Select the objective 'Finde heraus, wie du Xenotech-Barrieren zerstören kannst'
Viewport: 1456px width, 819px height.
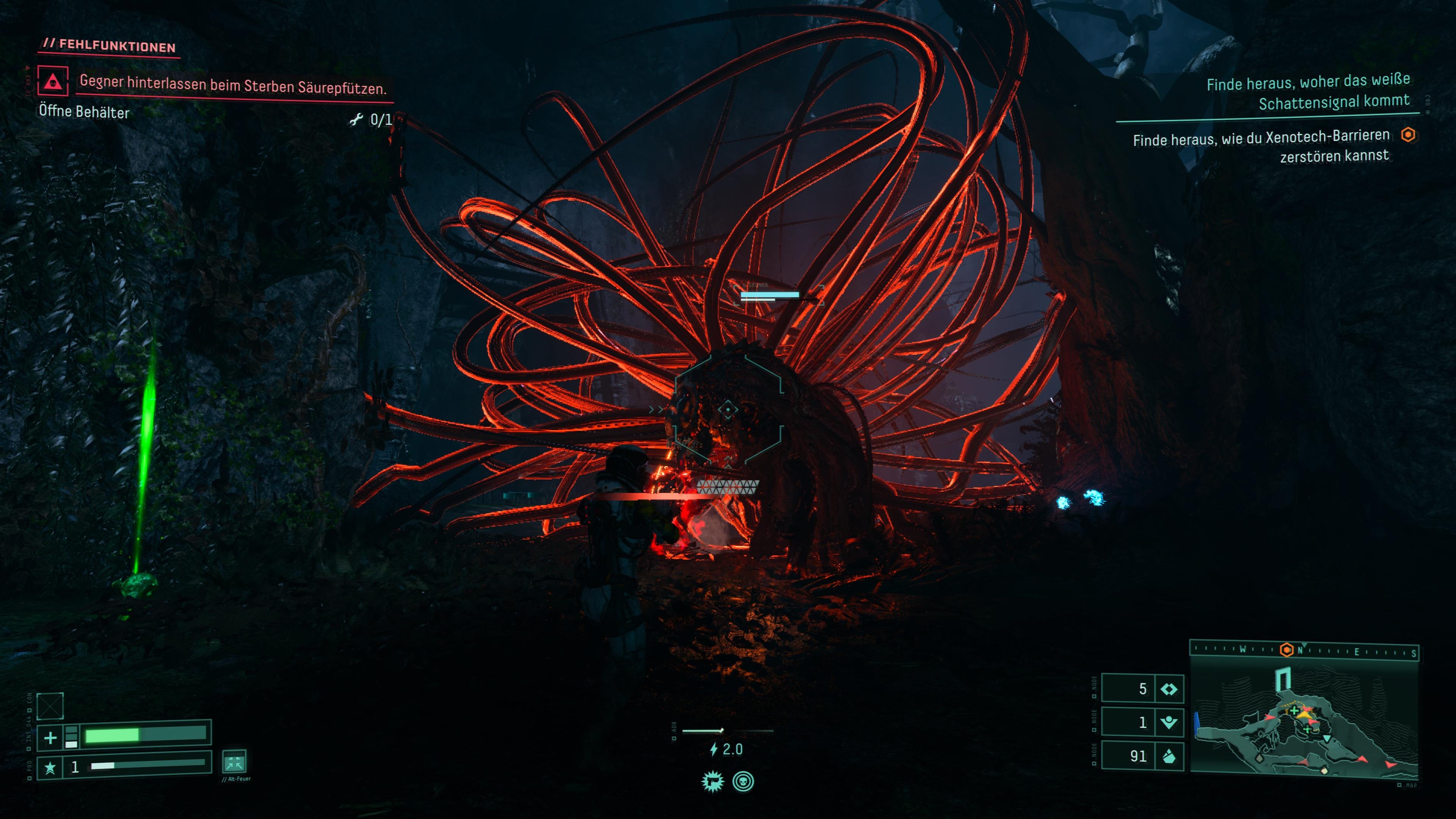1261,145
